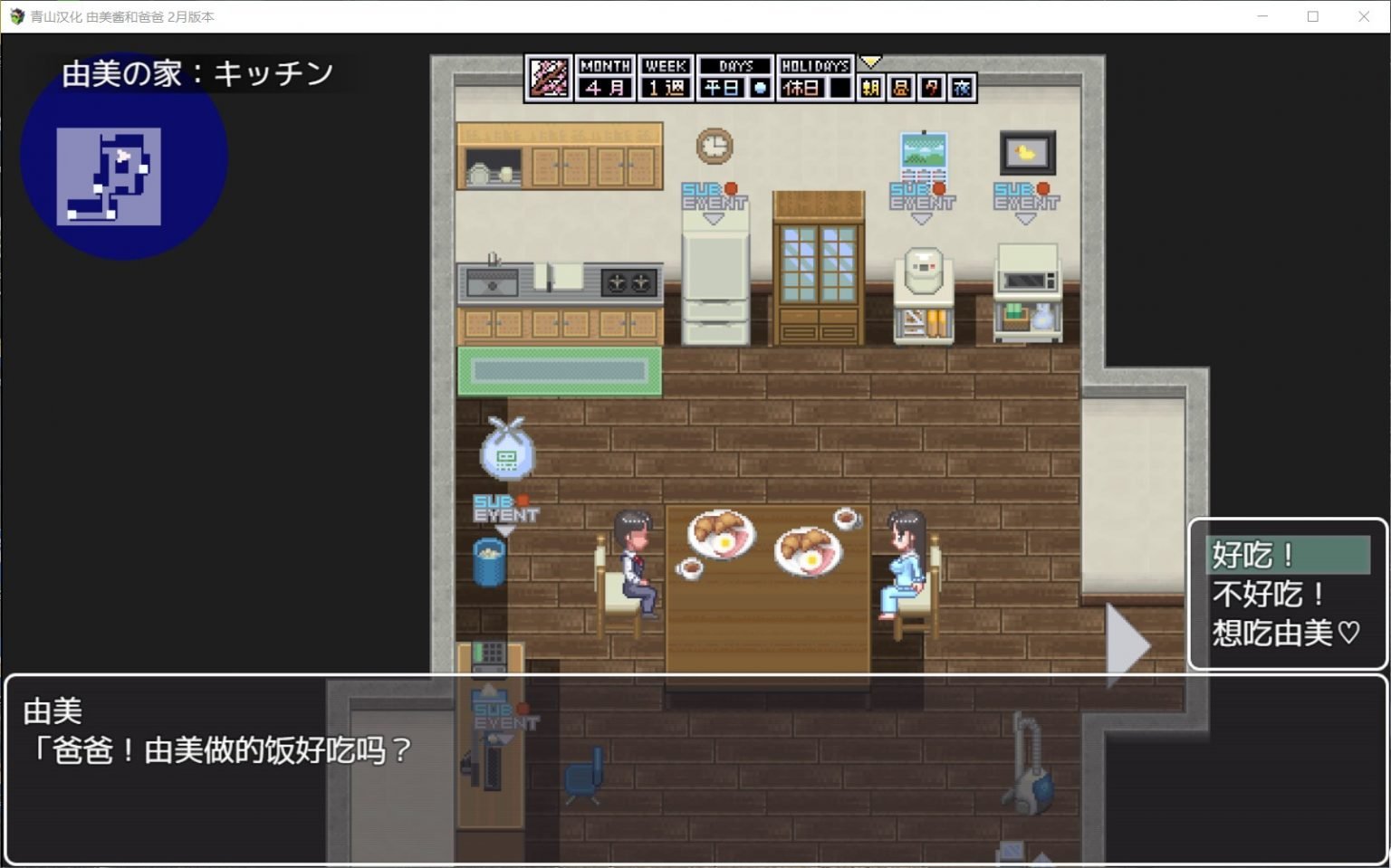Expand the yellow arrow next to the calendar bar

(870, 61)
